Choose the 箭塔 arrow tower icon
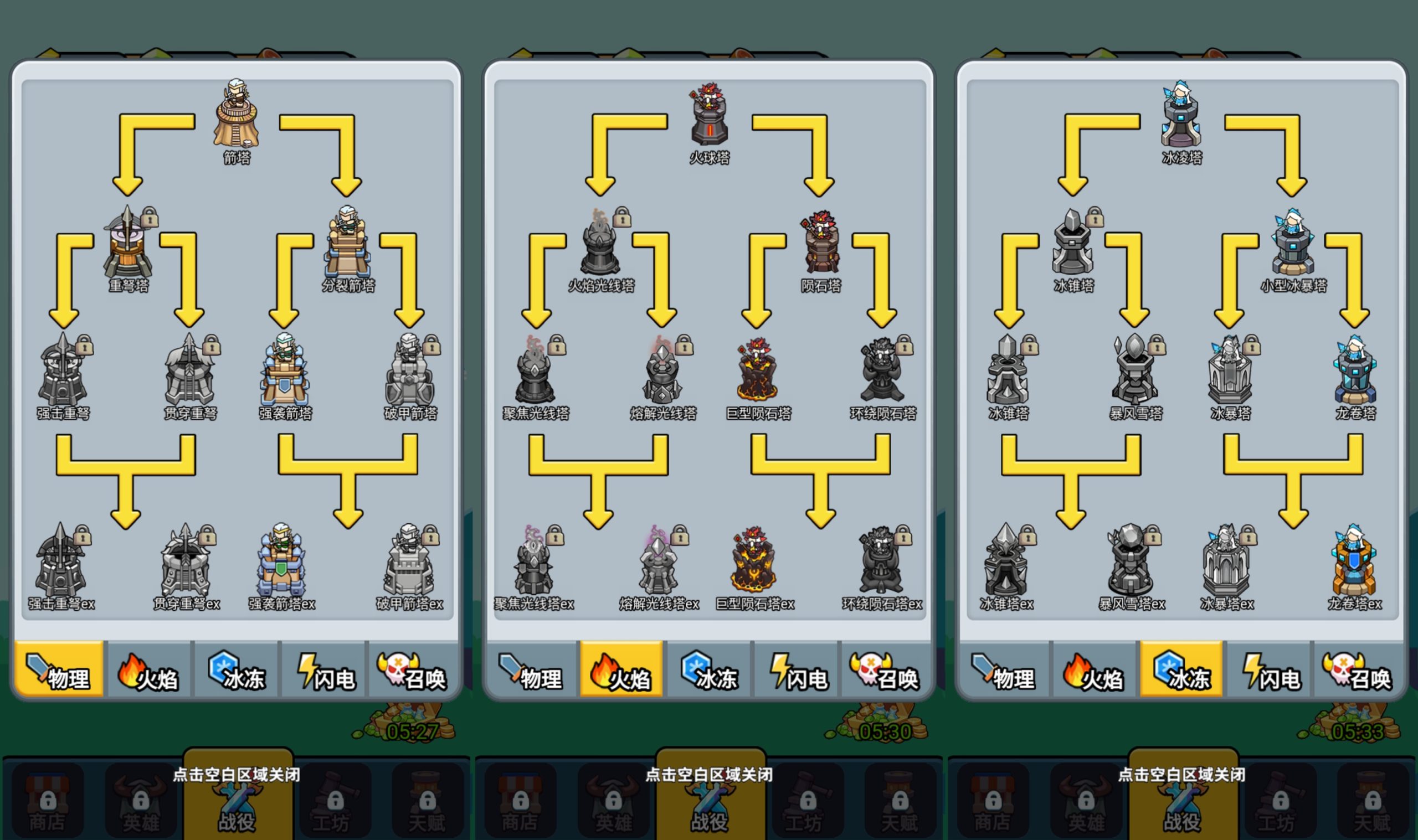1418x840 pixels. (x=236, y=115)
